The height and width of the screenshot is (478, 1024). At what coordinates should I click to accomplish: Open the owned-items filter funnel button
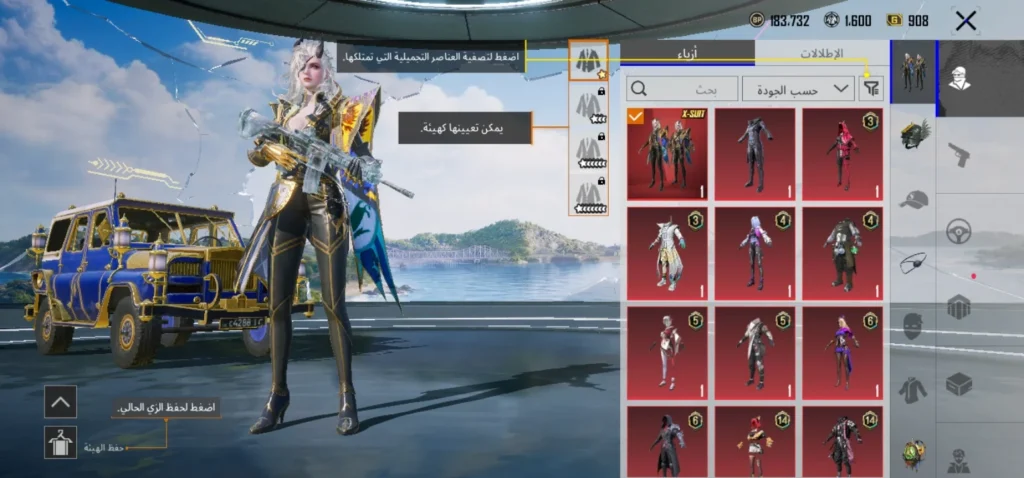pyautogui.click(x=872, y=88)
